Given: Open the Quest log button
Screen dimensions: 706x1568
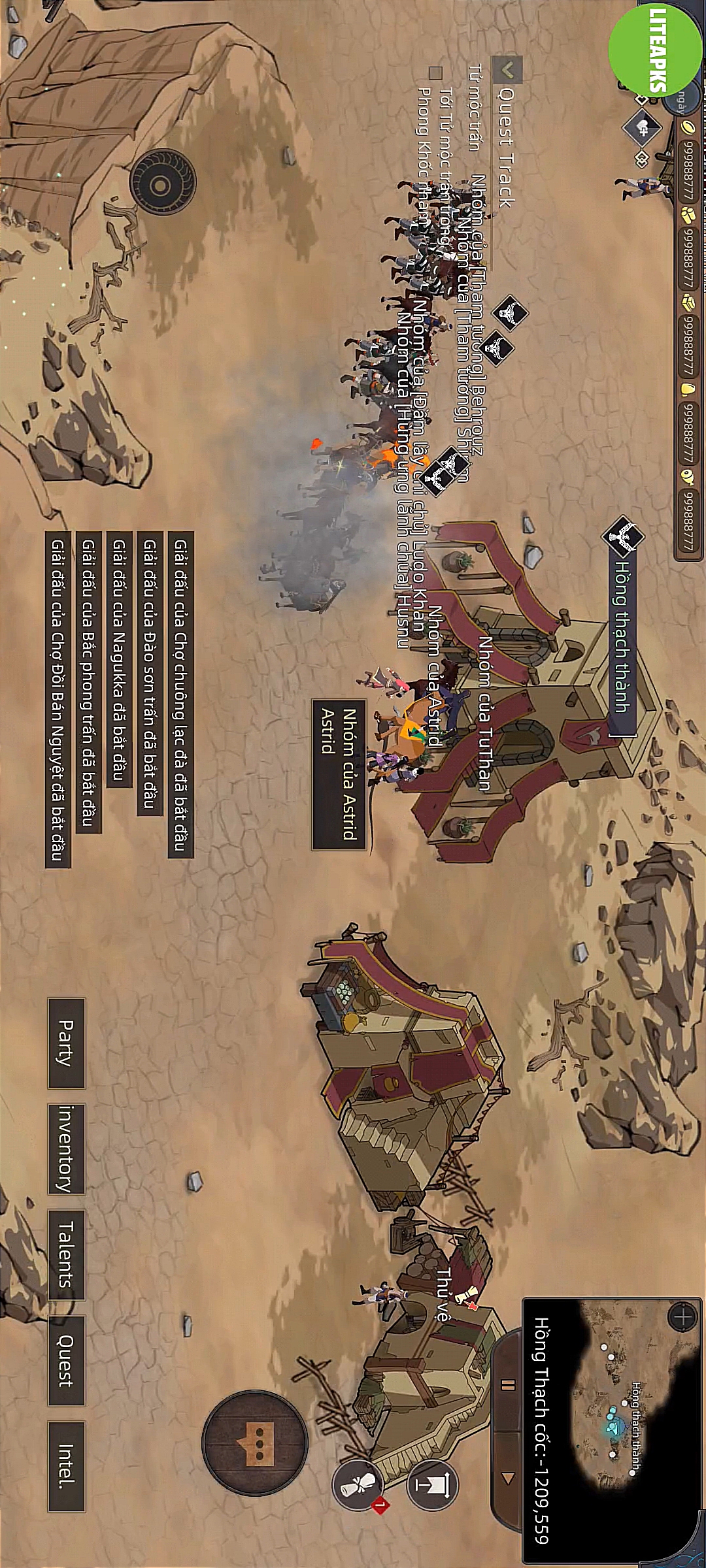Looking at the screenshot, I should (x=66, y=1360).
